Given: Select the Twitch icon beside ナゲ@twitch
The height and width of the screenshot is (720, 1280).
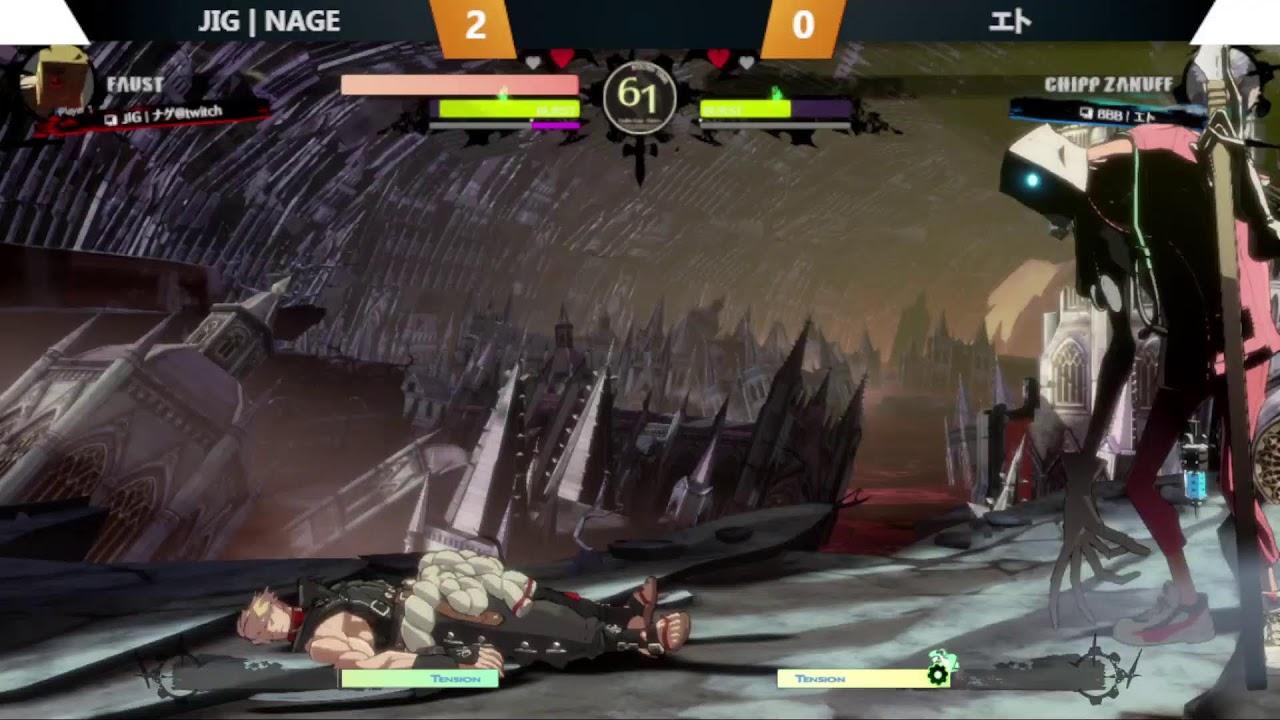Looking at the screenshot, I should pyautogui.click(x=110, y=119).
